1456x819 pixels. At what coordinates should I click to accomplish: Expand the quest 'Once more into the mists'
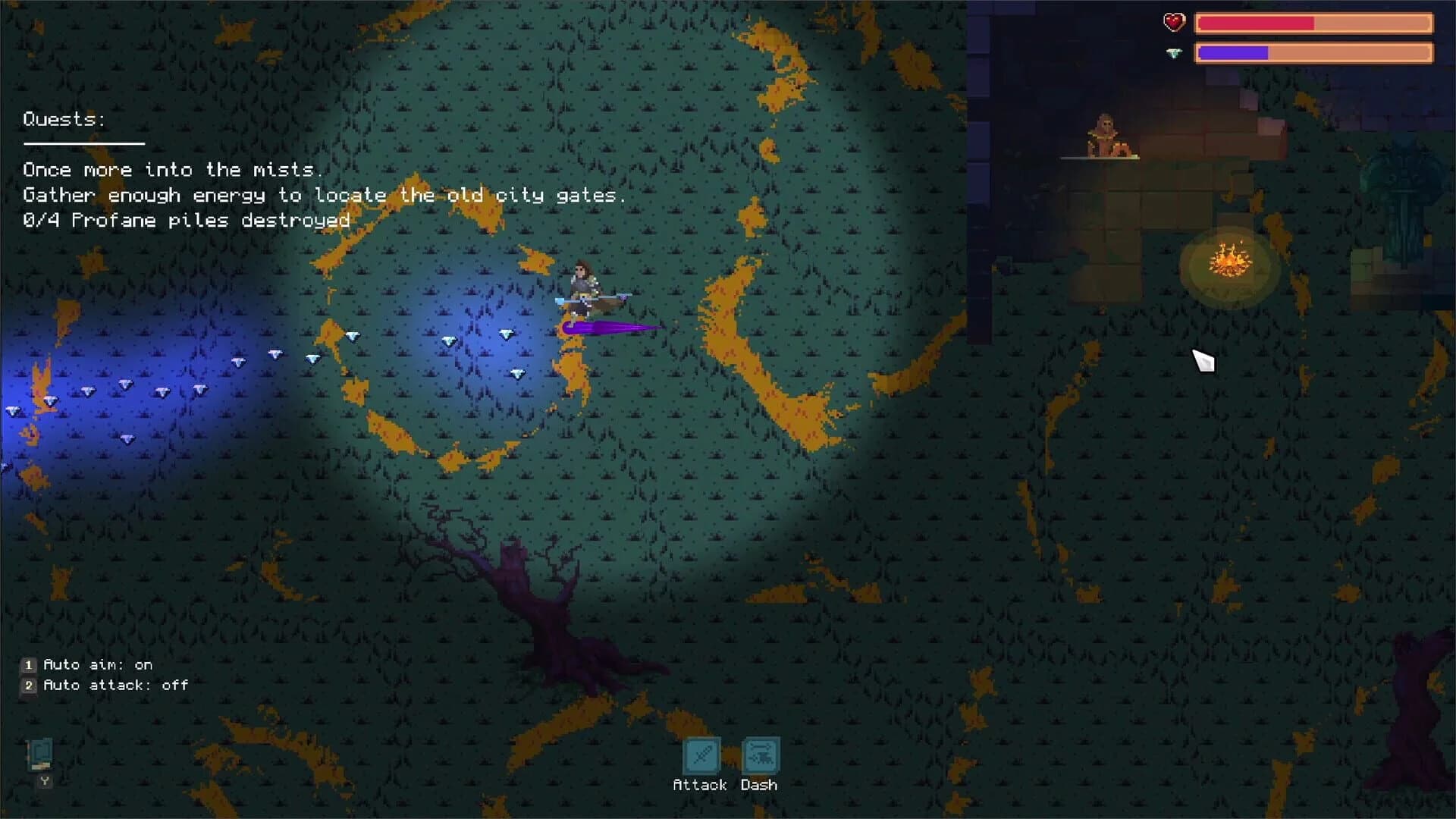(173, 170)
